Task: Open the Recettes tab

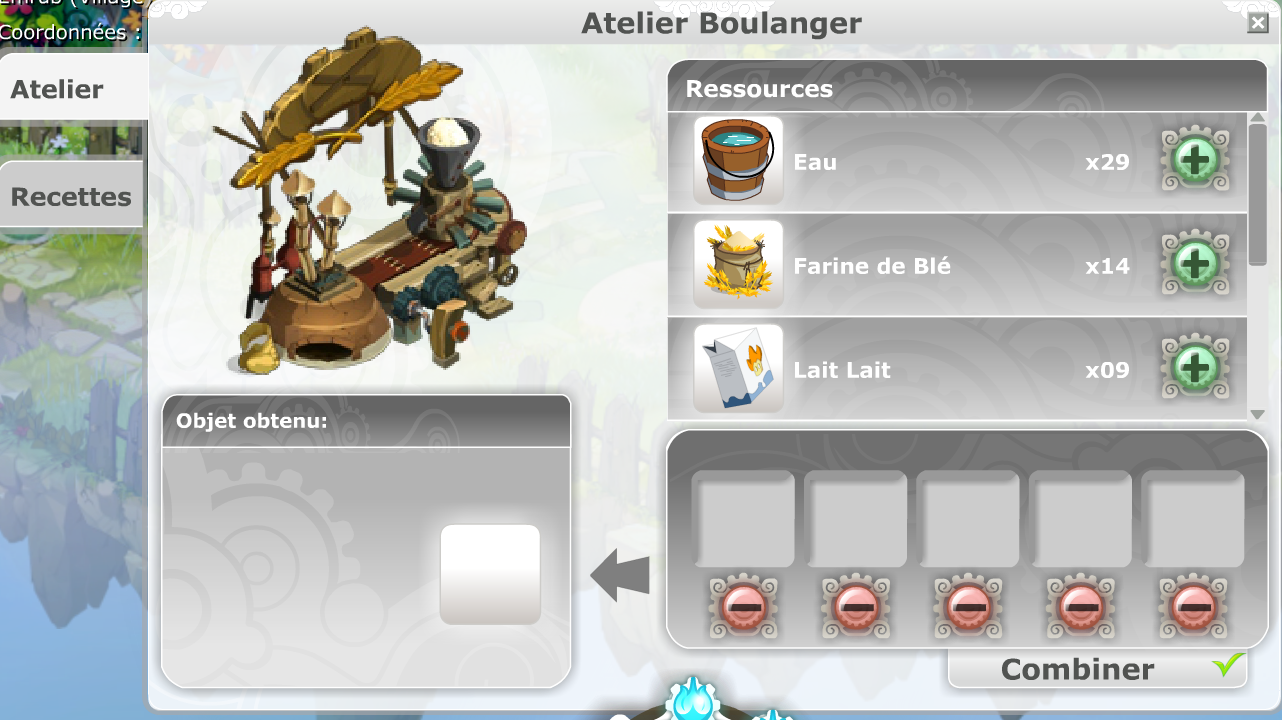Action: (x=70, y=196)
